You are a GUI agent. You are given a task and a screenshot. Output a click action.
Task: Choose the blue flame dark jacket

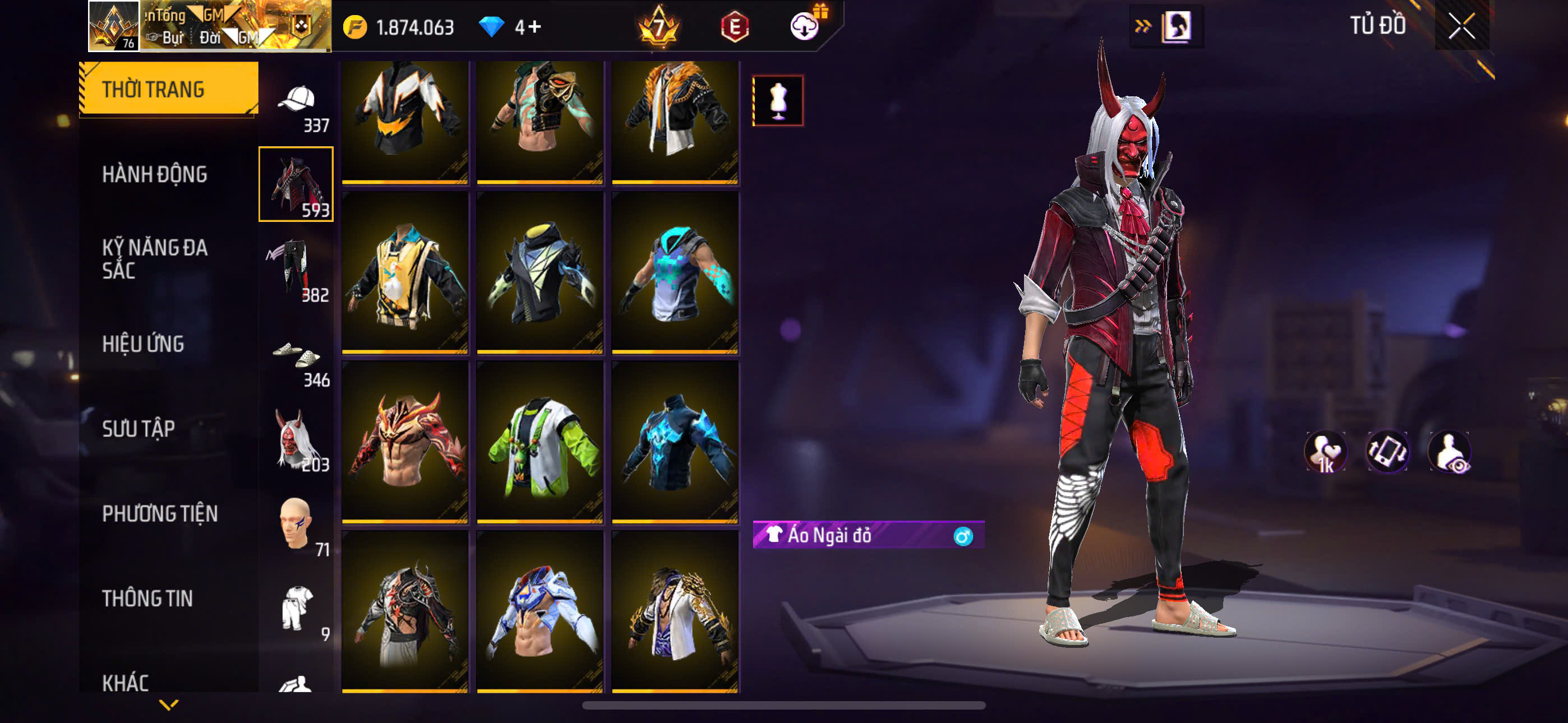pyautogui.click(x=675, y=442)
